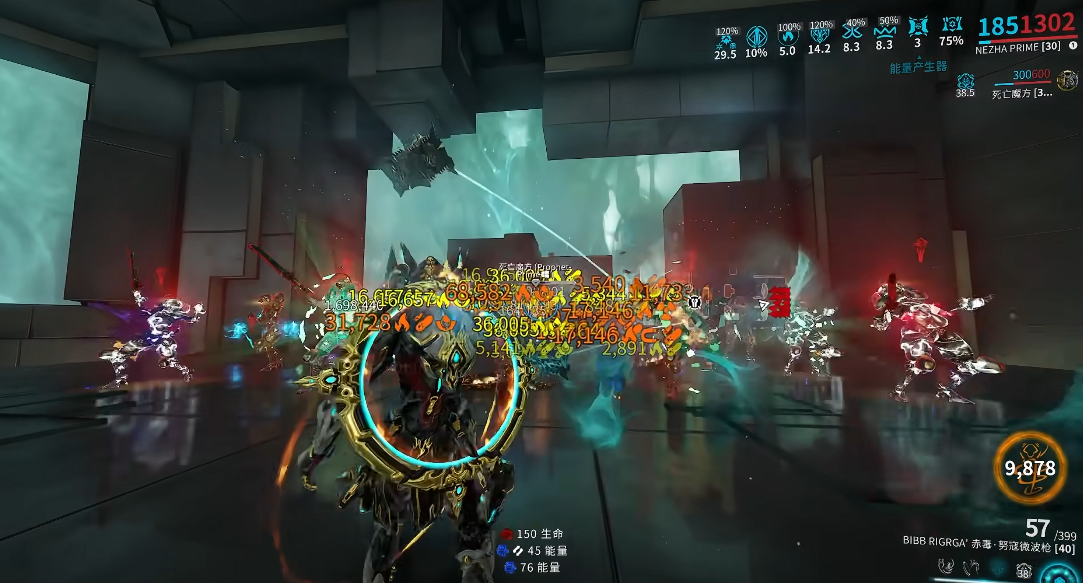This screenshot has width=1083, height=583.
Task: Select the buff icon showing 75%
Action: pos(952,26)
